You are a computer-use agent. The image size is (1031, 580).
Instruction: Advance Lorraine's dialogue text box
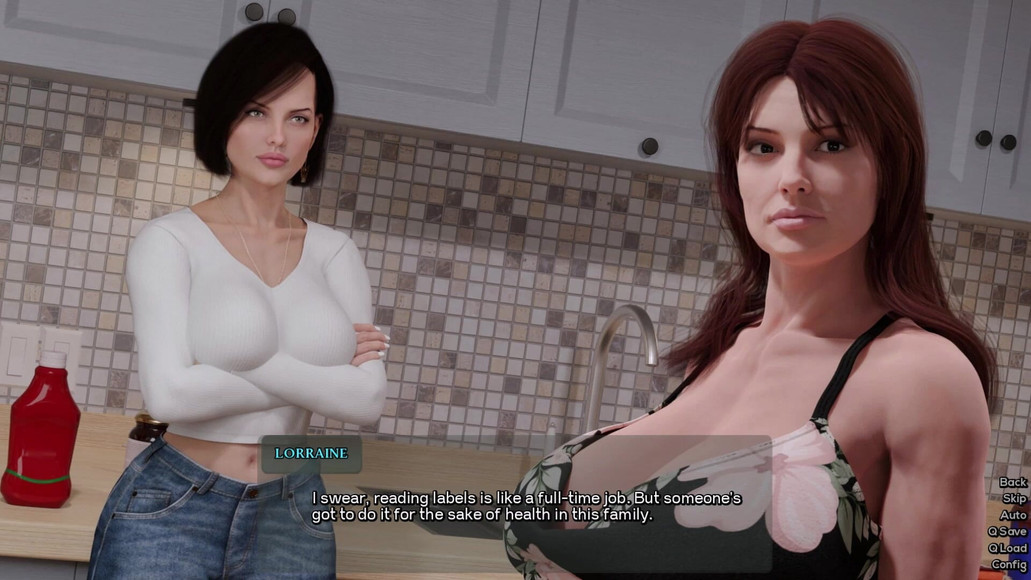click(527, 506)
